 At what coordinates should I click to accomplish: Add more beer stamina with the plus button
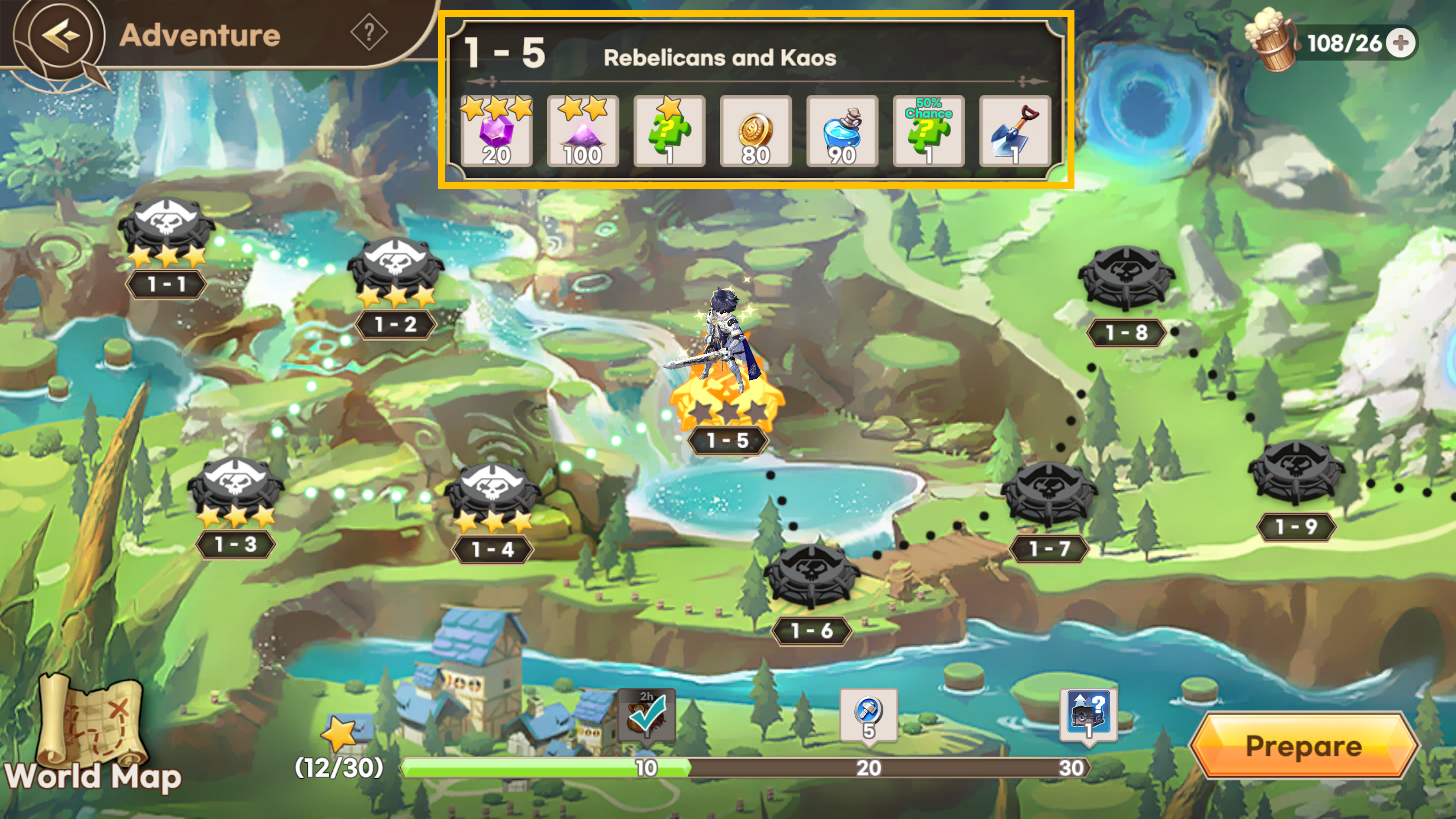point(1401,43)
